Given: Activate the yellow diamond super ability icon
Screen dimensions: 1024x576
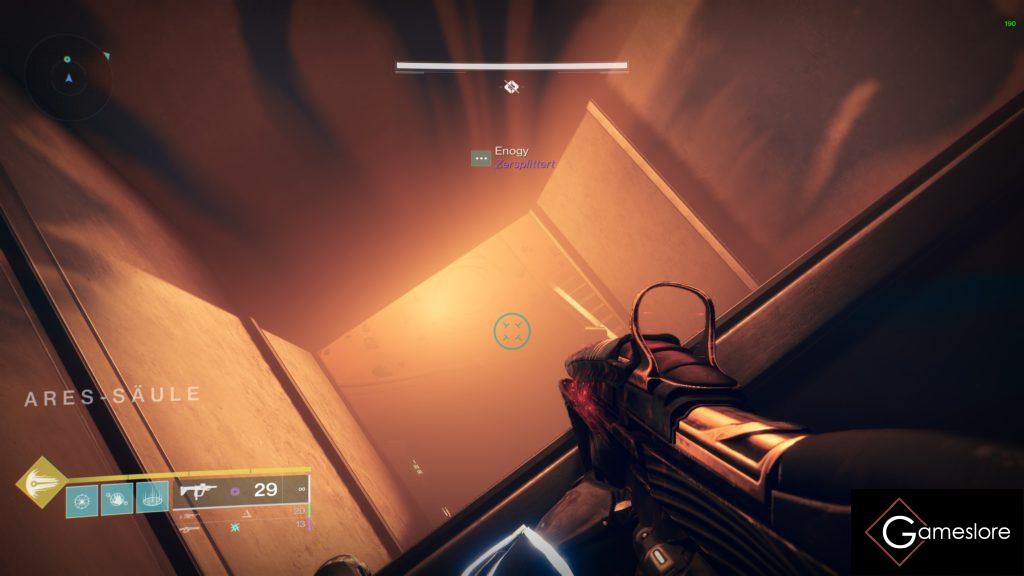Looking at the screenshot, I should click(x=40, y=481).
